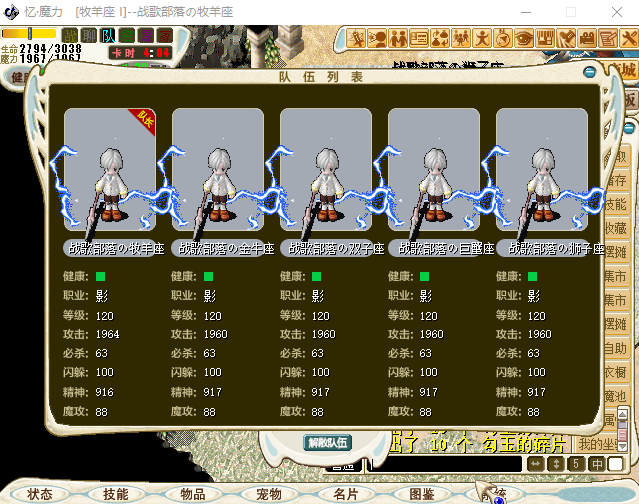This screenshot has height=504, width=639.
Task: Open the 宠物 pets tab
Action: (269, 494)
